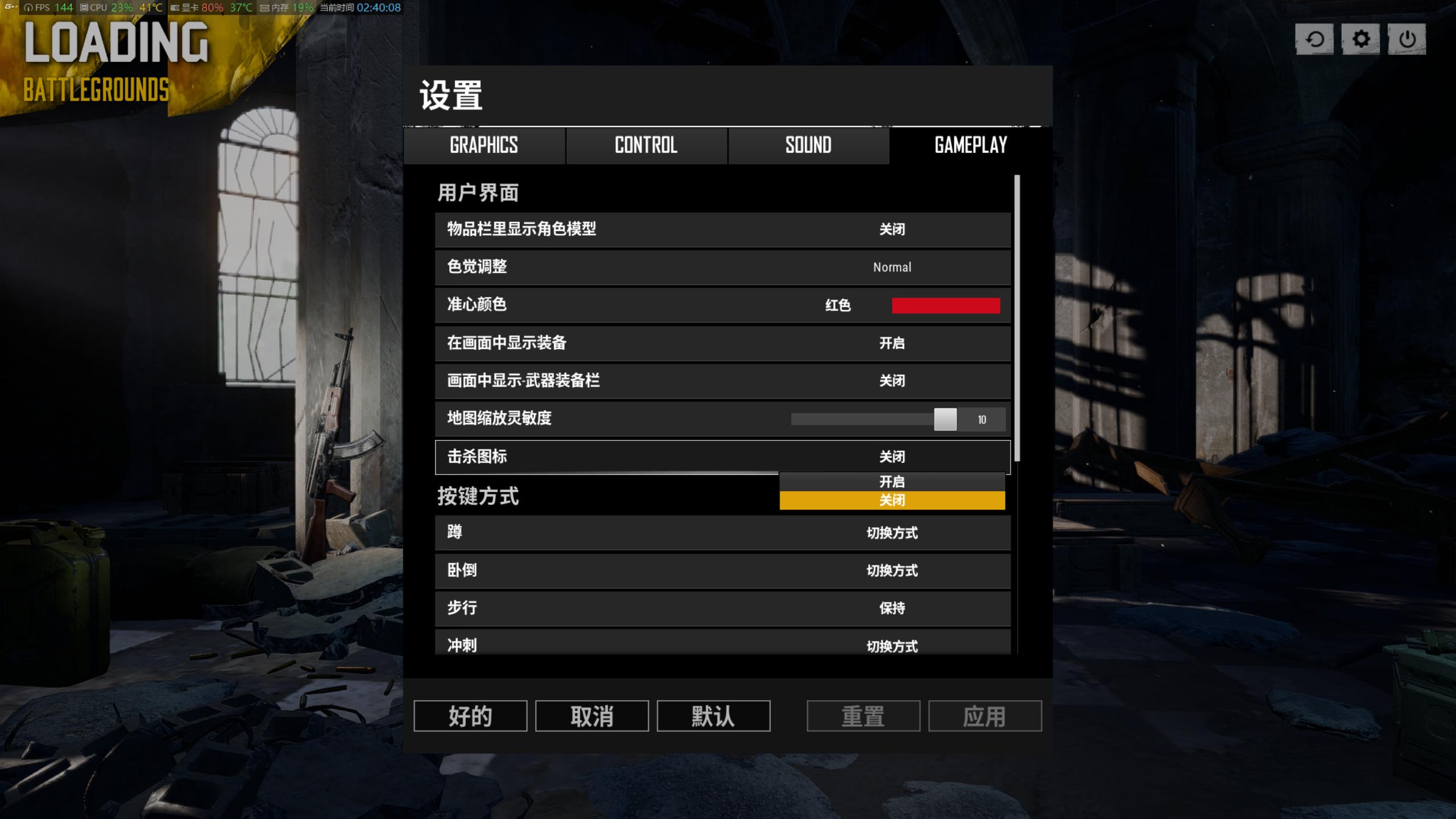Viewport: 1456px width, 819px height.
Task: Switch to the SOUND tab
Action: click(x=808, y=146)
